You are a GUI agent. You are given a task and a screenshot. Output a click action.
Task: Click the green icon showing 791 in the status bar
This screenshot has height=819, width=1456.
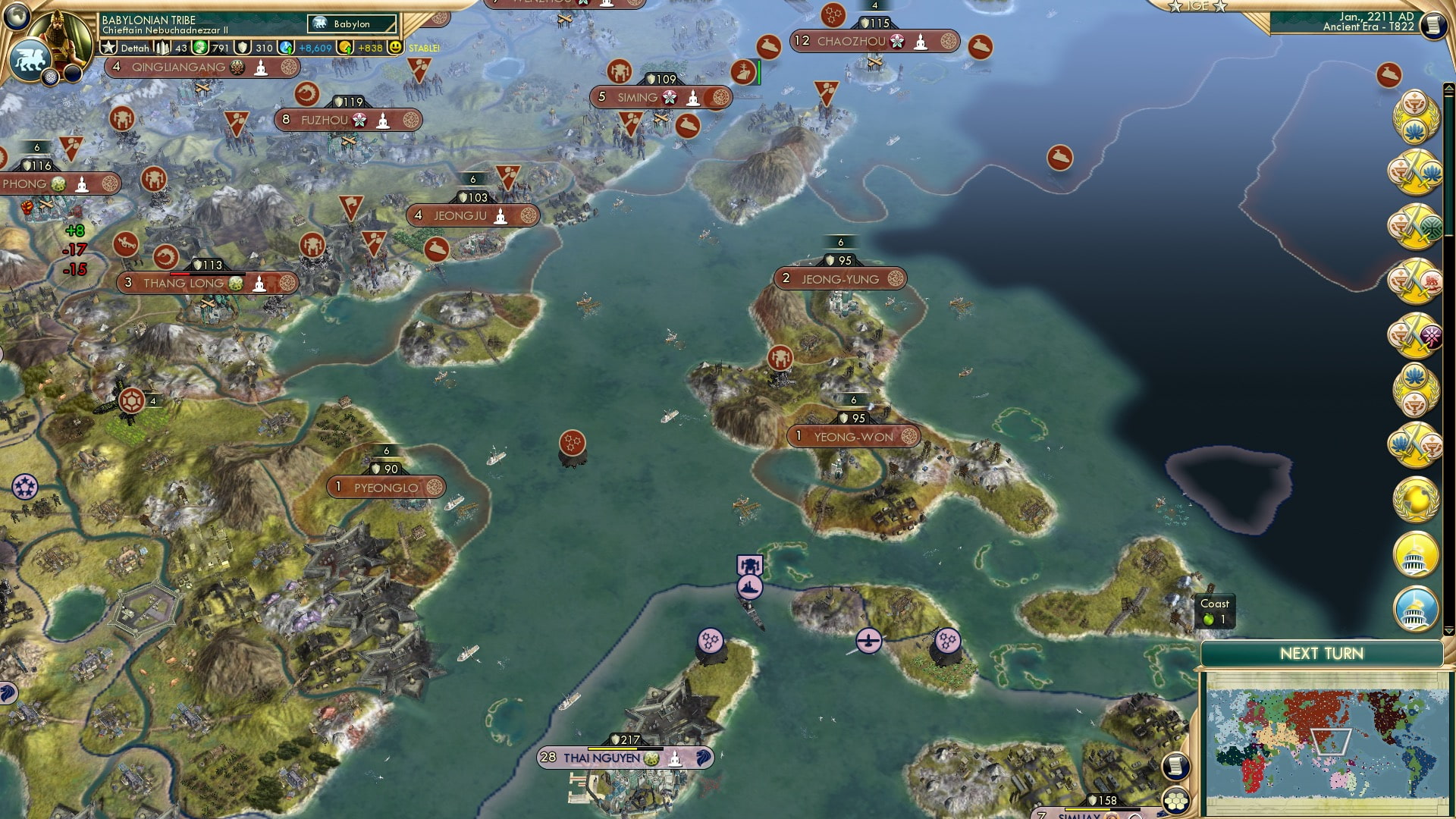click(x=200, y=48)
